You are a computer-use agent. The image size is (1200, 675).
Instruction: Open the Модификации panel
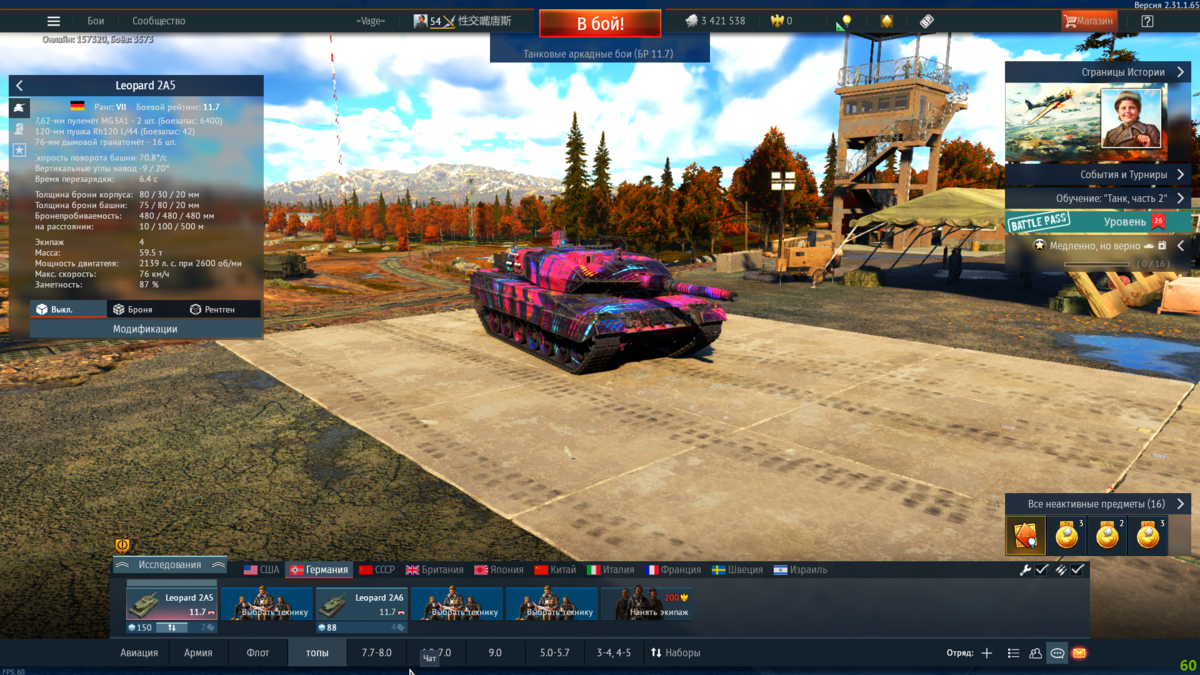point(145,328)
